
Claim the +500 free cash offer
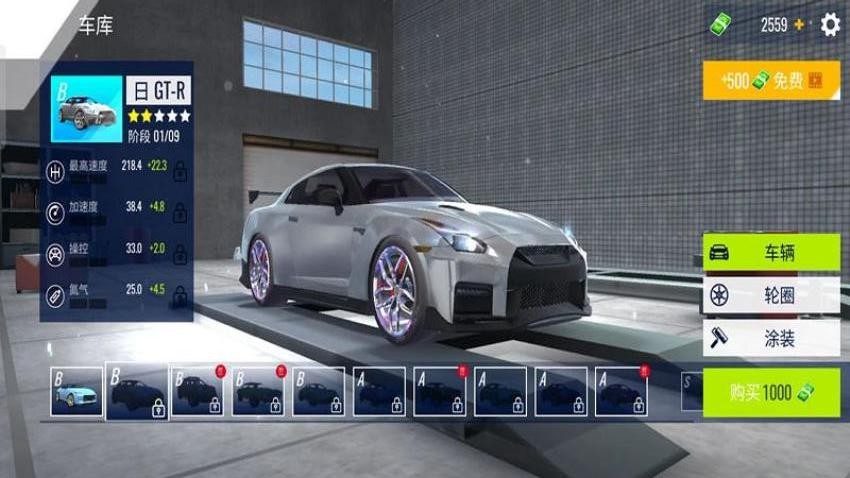pyautogui.click(x=770, y=80)
